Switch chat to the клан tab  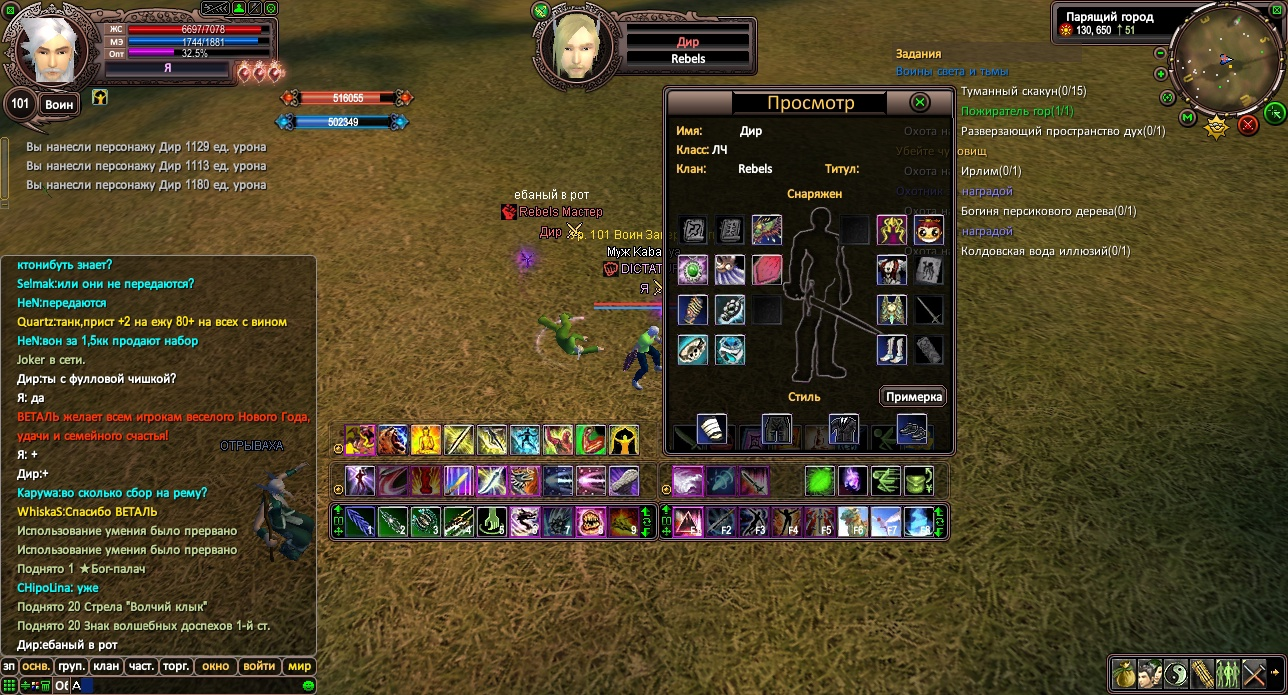click(105, 666)
